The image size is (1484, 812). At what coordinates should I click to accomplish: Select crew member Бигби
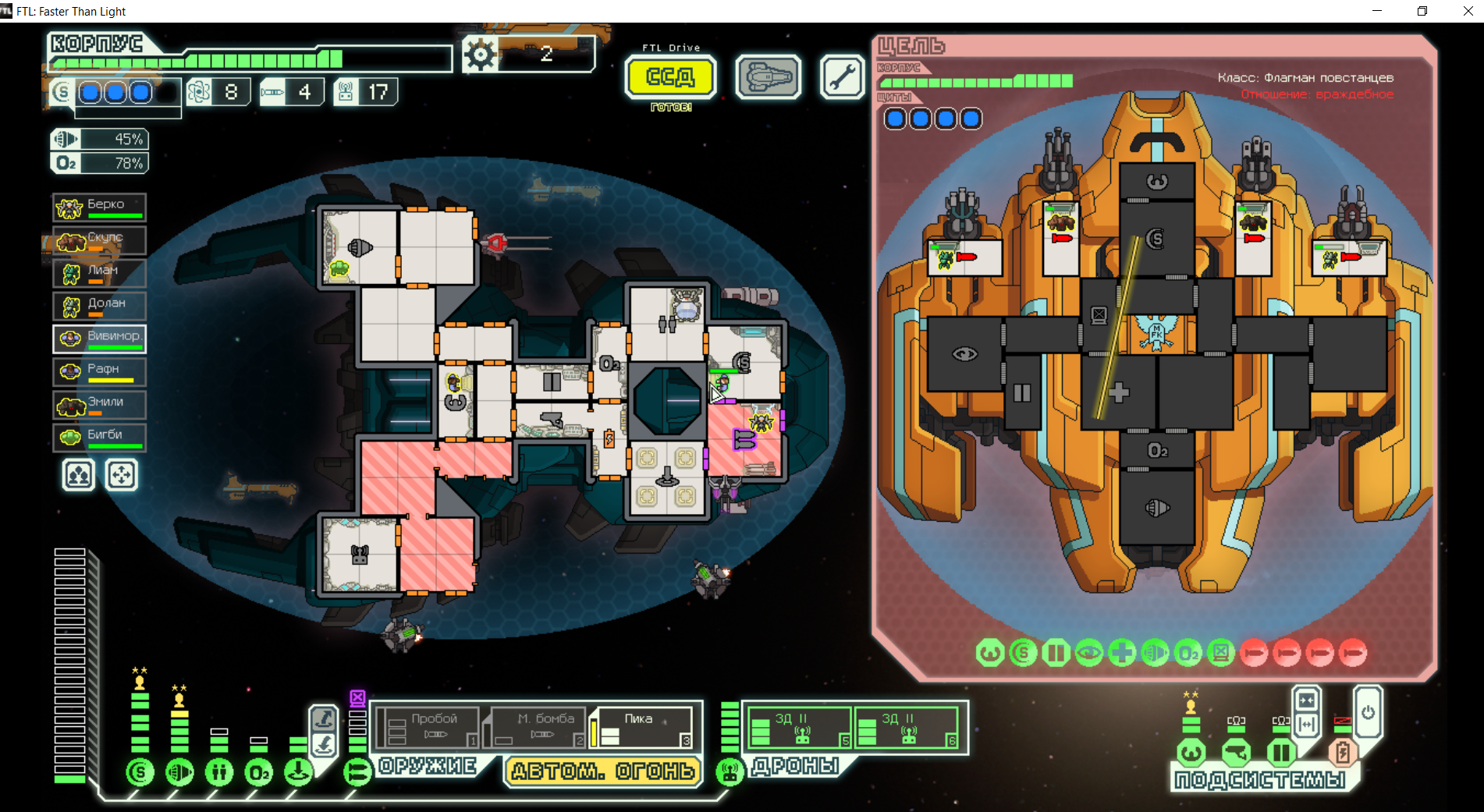pyautogui.click(x=99, y=437)
